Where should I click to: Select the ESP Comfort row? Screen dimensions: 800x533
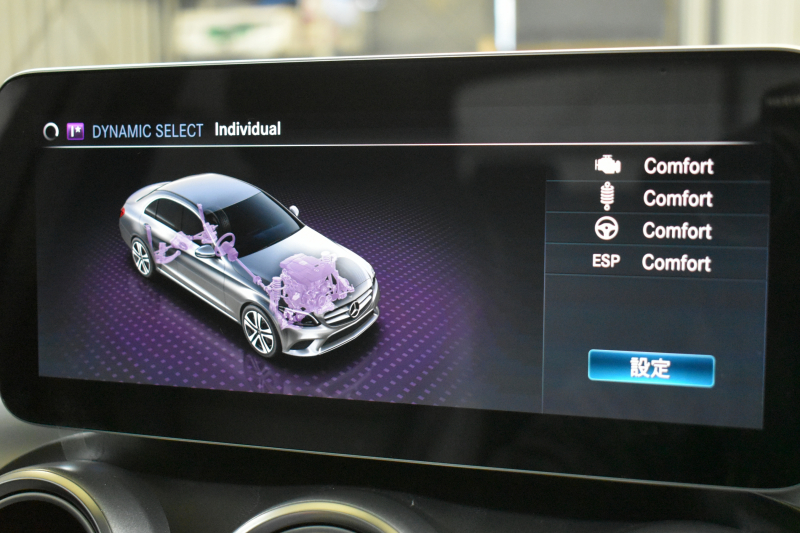[656, 263]
